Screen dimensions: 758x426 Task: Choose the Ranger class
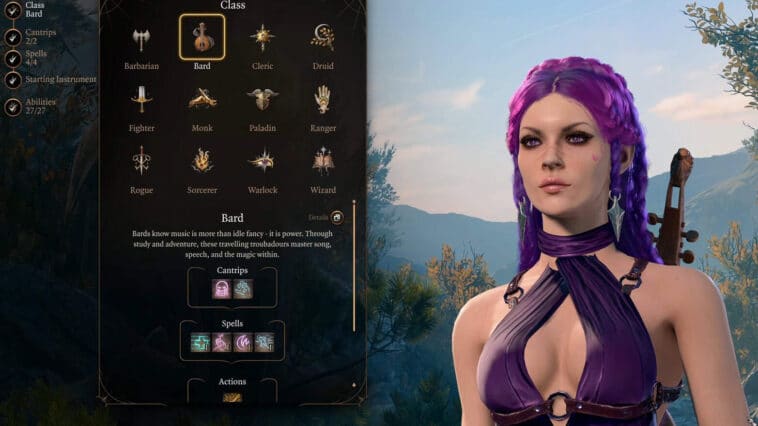322,99
